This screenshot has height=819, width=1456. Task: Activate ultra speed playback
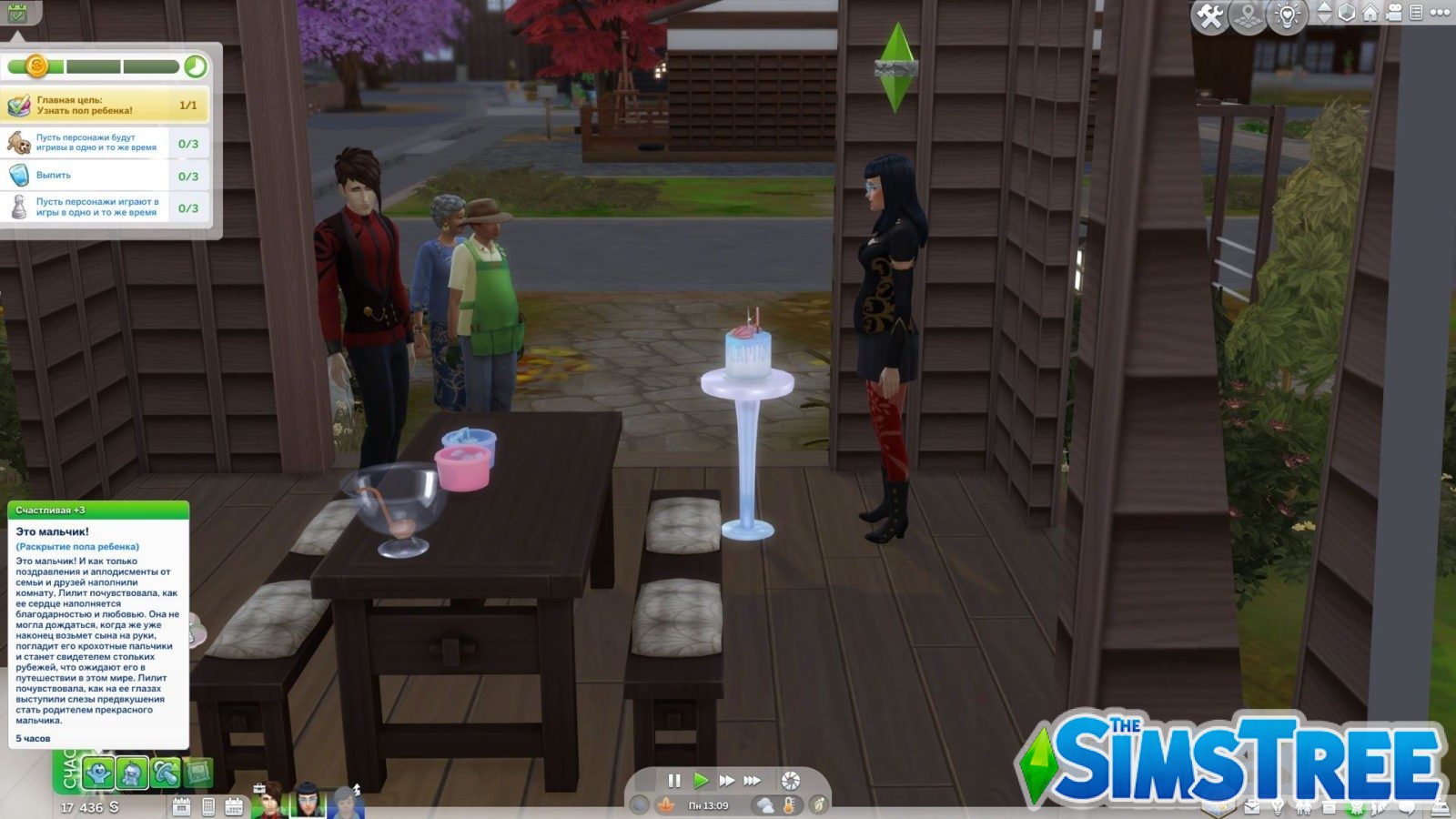[x=753, y=780]
